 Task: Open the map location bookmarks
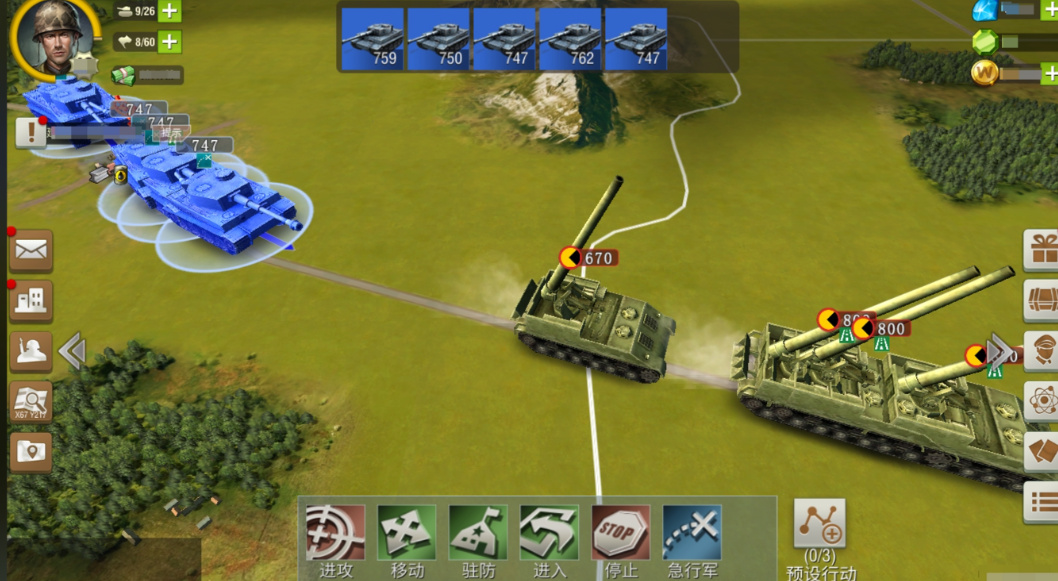point(31,452)
